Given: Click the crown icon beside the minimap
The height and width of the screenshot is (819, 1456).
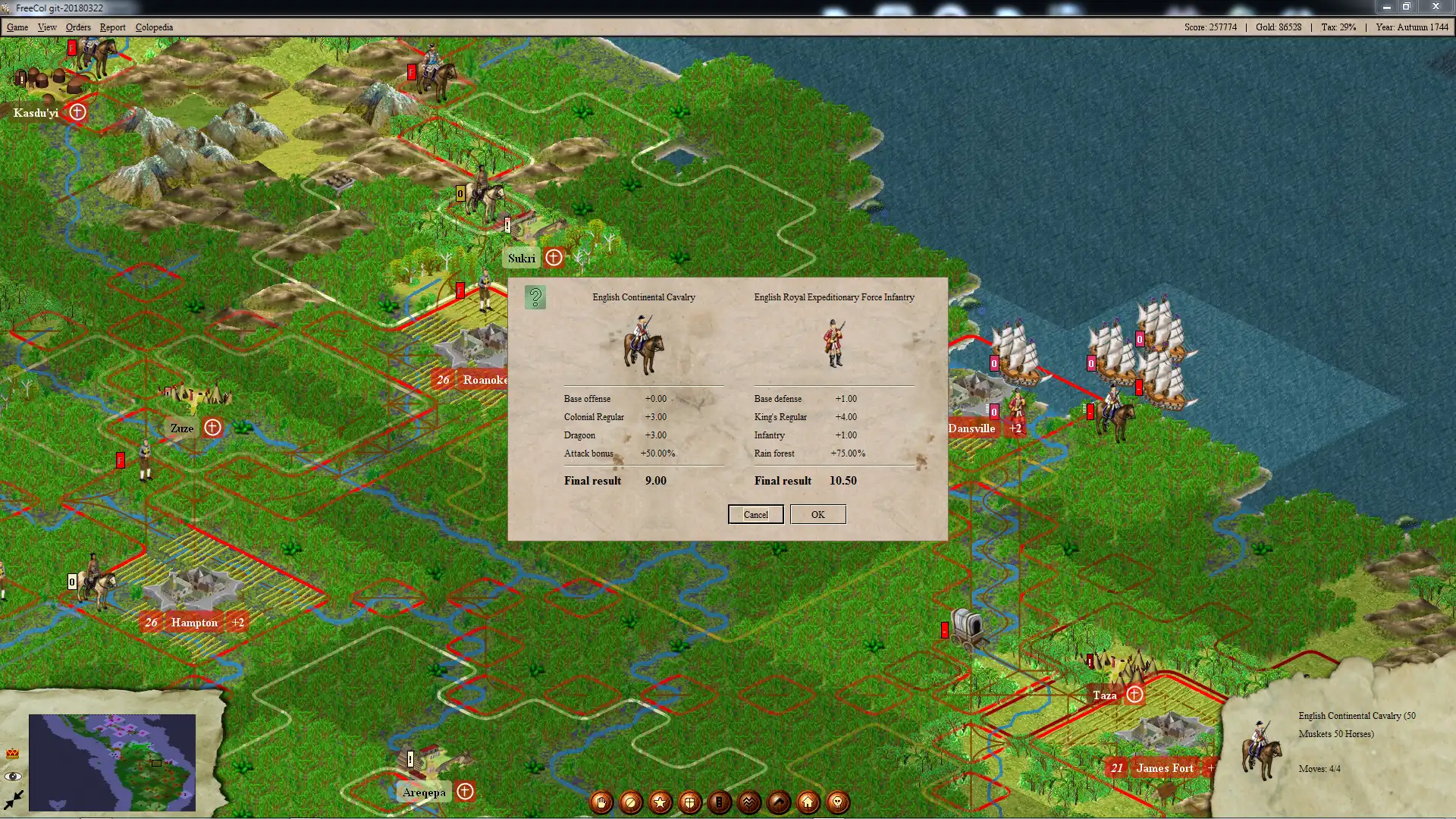Looking at the screenshot, I should [x=13, y=754].
